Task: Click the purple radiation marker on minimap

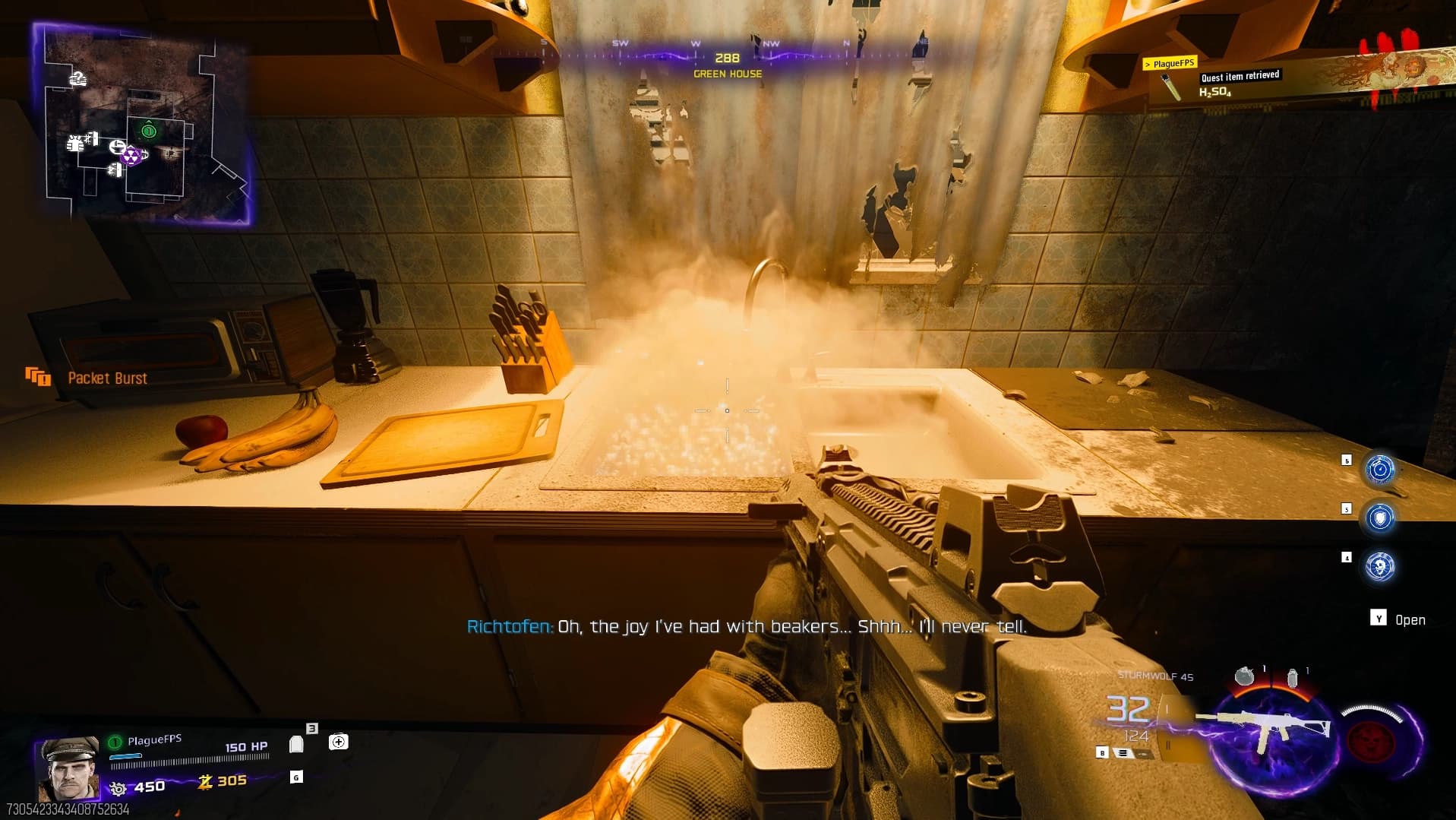Action: tap(131, 157)
